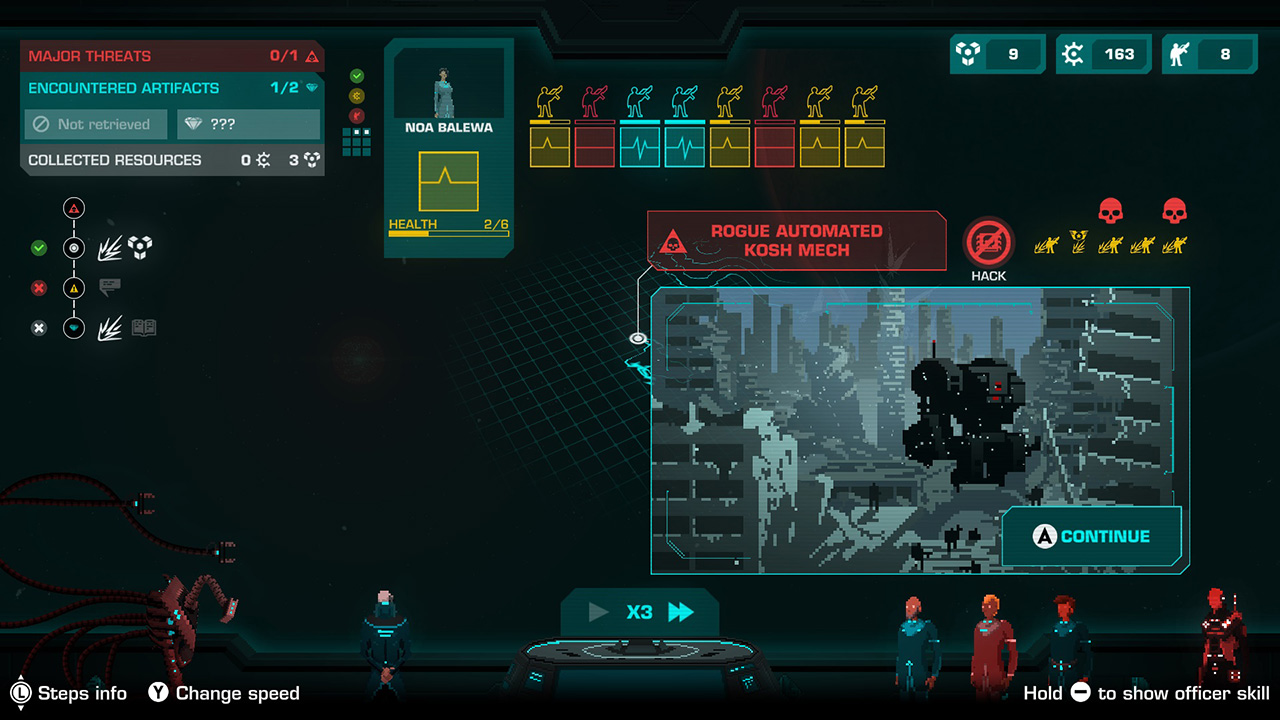Toggle the red X marker on the warning step
This screenshot has height=720, width=1280.
pyautogui.click(x=39, y=288)
